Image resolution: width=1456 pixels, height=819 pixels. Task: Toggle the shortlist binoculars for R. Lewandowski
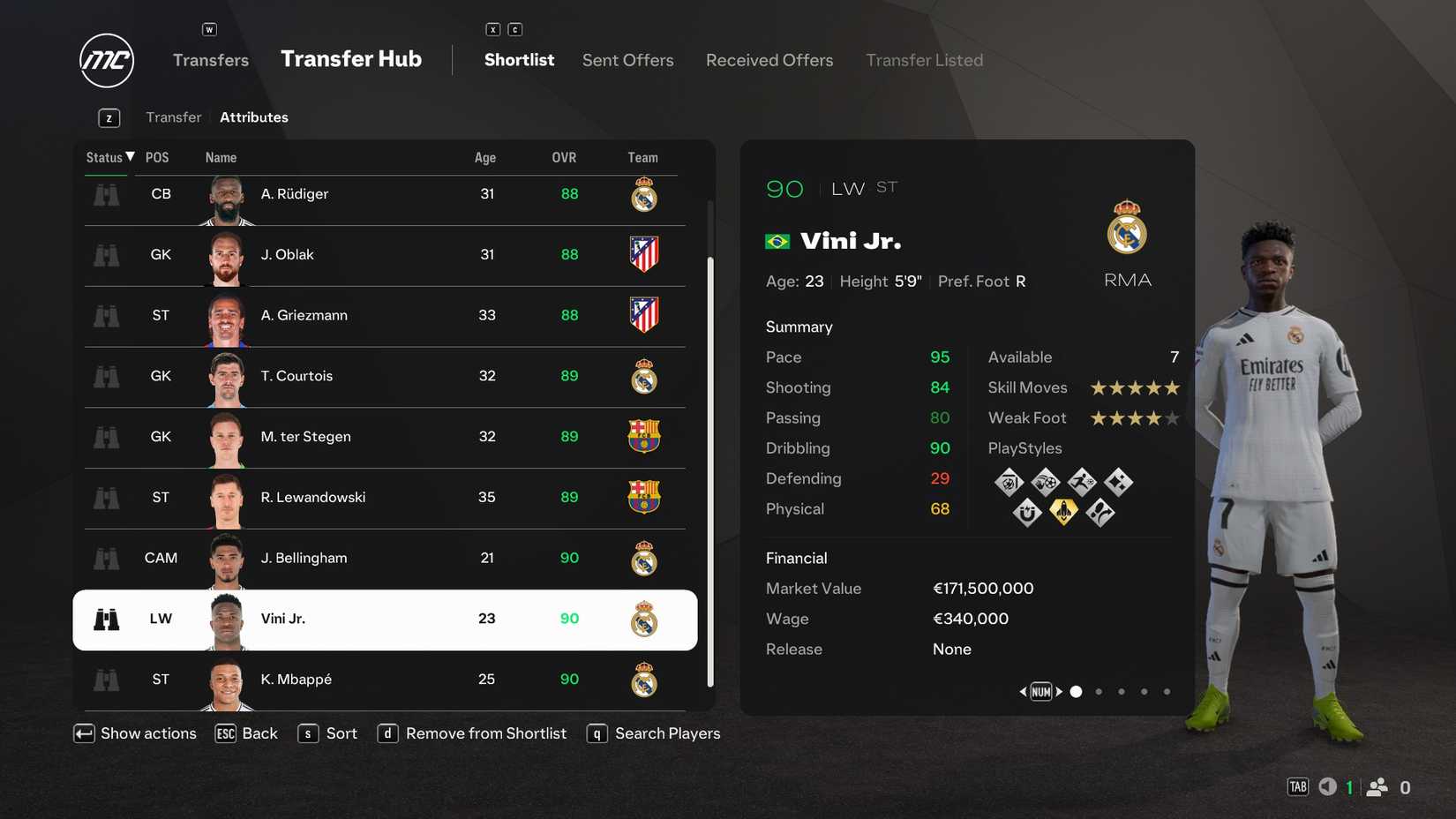[106, 498]
